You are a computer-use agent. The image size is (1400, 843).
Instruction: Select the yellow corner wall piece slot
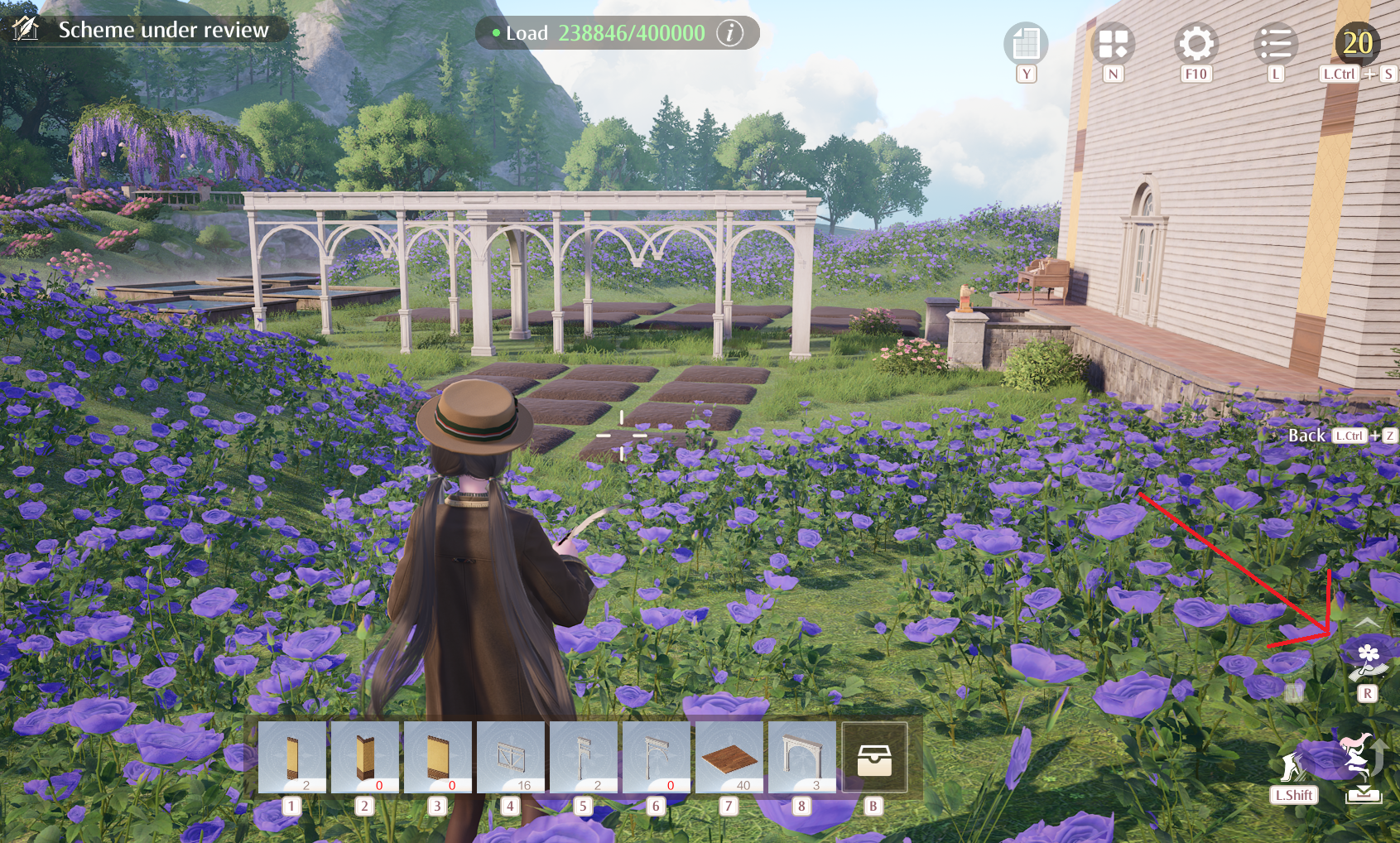(365, 757)
